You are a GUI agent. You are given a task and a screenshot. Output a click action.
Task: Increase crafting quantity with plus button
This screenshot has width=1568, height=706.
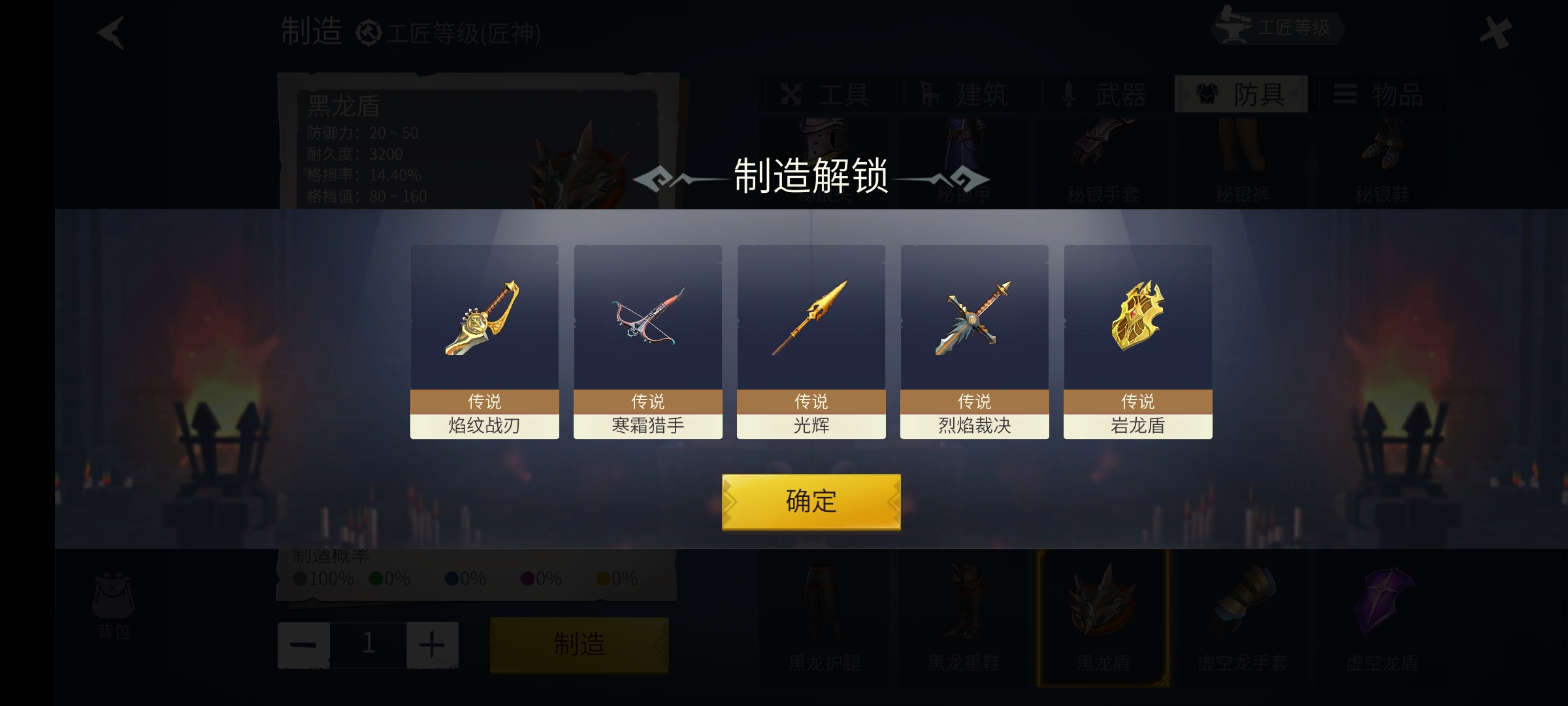click(432, 645)
